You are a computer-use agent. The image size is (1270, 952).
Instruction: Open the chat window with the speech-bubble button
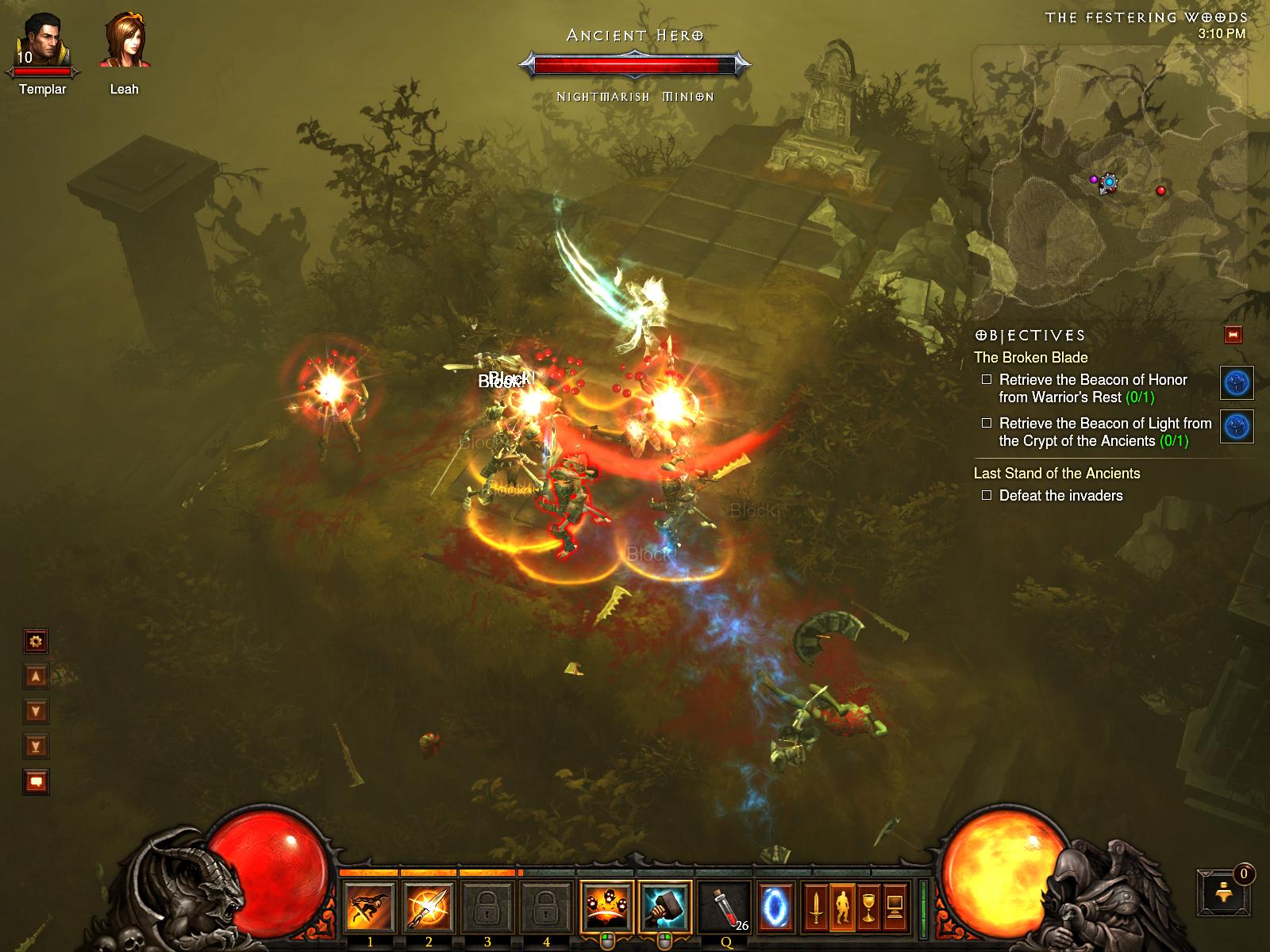(36, 782)
